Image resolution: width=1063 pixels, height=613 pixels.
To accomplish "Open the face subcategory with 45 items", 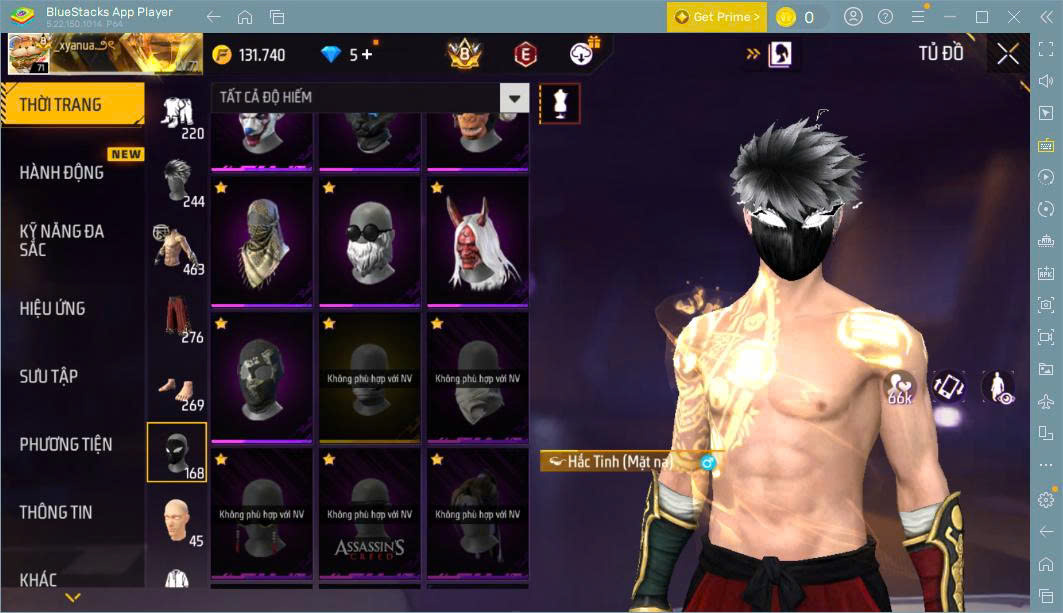I will (x=177, y=520).
